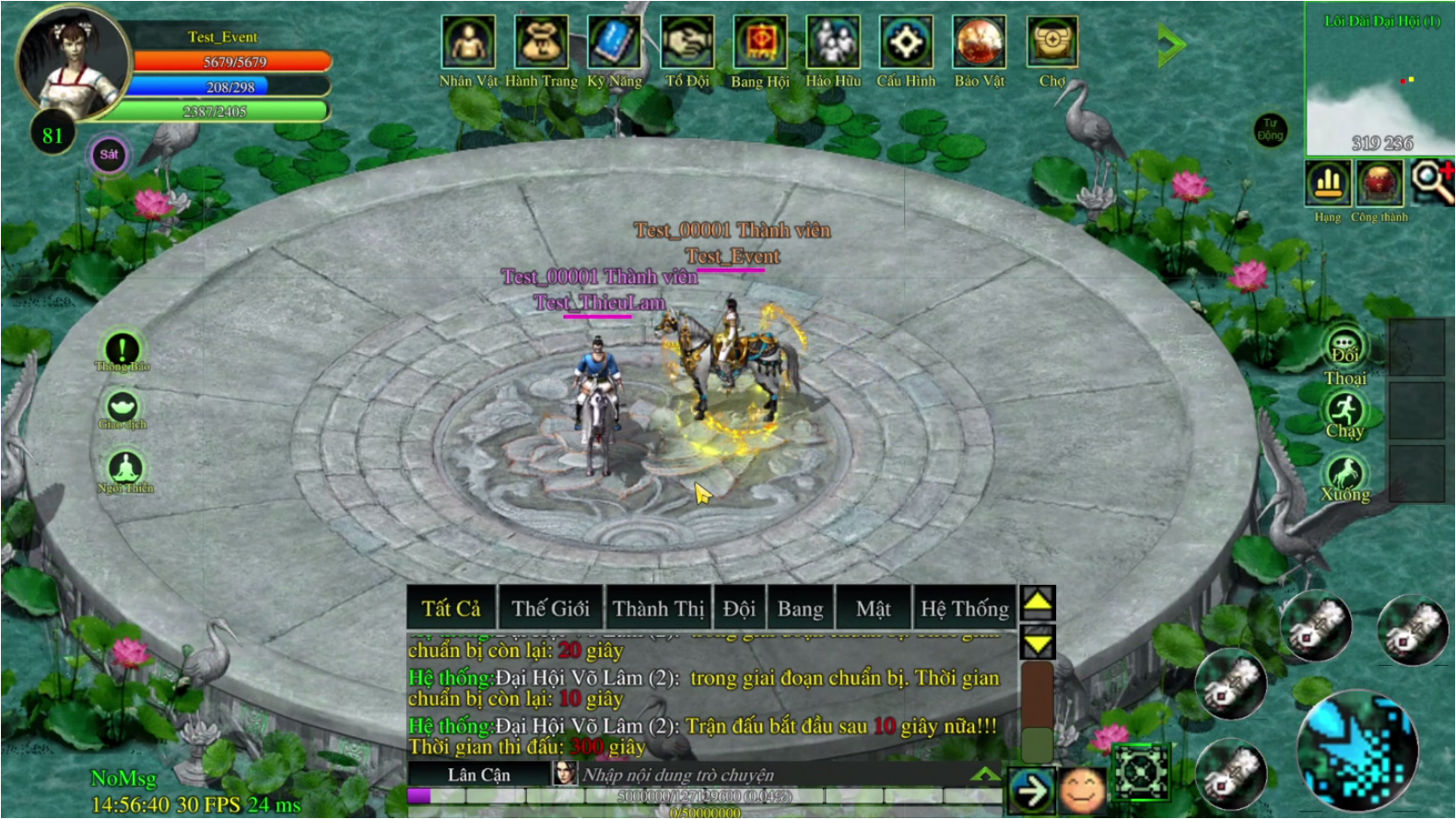The width and height of the screenshot is (1456, 819).
Task: Open Cấu Hình settings gear
Action: click(906, 43)
